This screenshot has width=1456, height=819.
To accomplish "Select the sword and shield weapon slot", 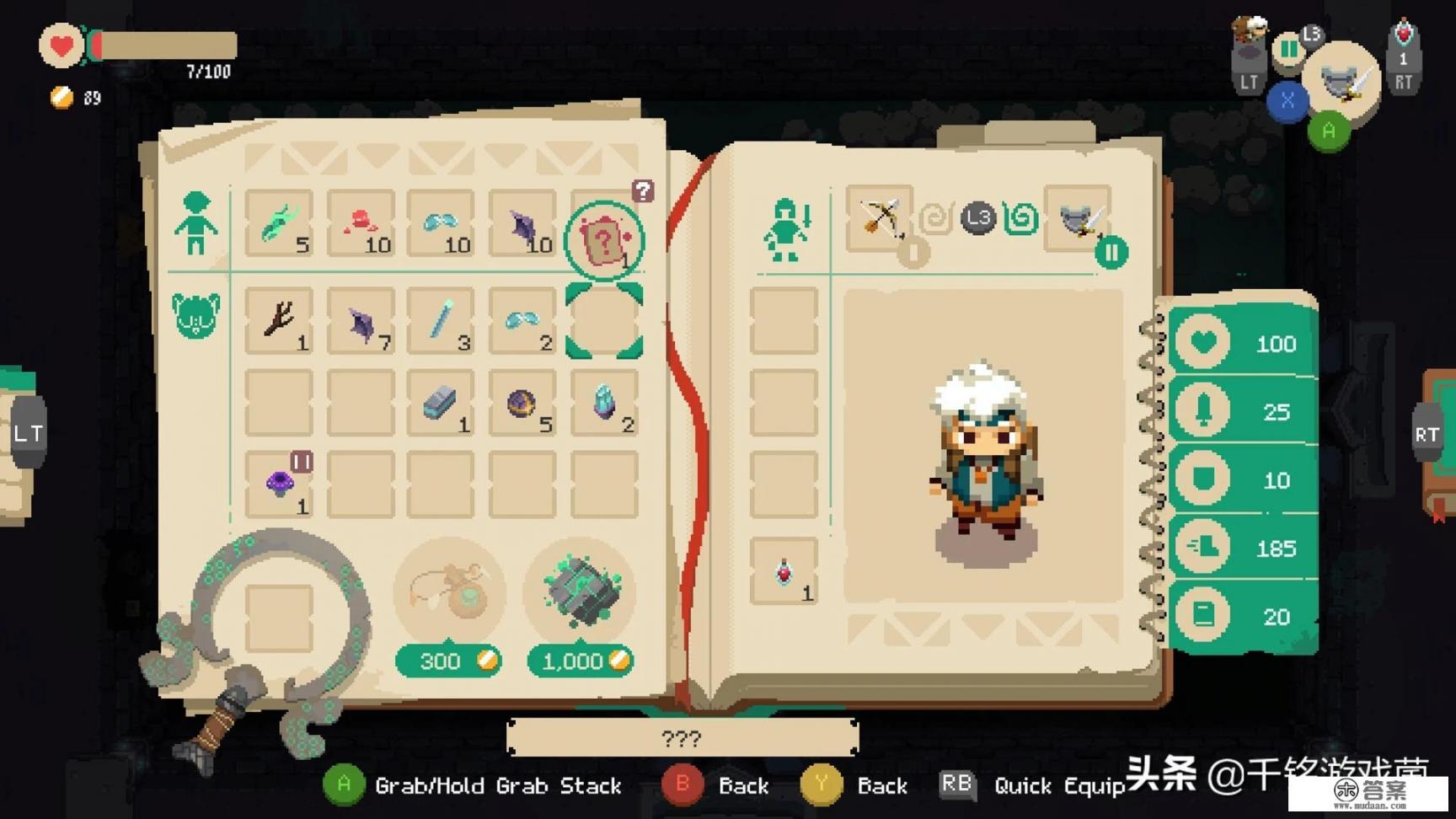I will click(x=1078, y=218).
